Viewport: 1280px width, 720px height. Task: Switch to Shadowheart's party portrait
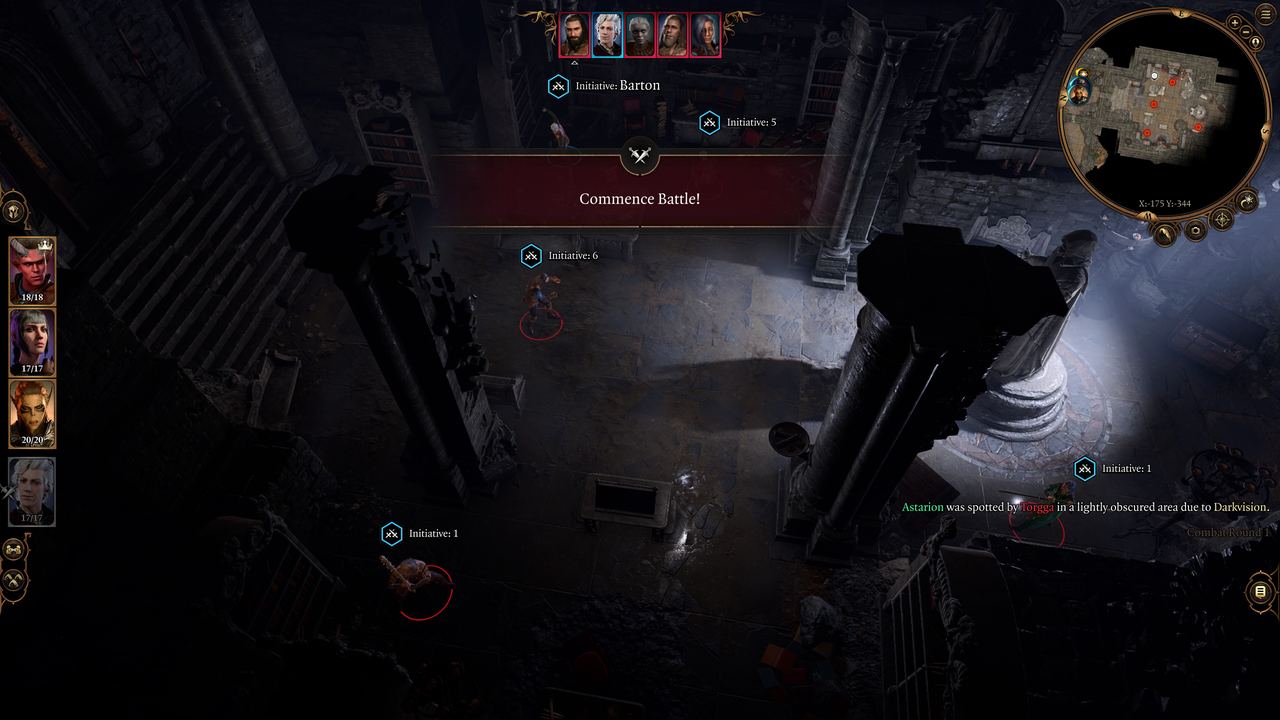point(32,342)
